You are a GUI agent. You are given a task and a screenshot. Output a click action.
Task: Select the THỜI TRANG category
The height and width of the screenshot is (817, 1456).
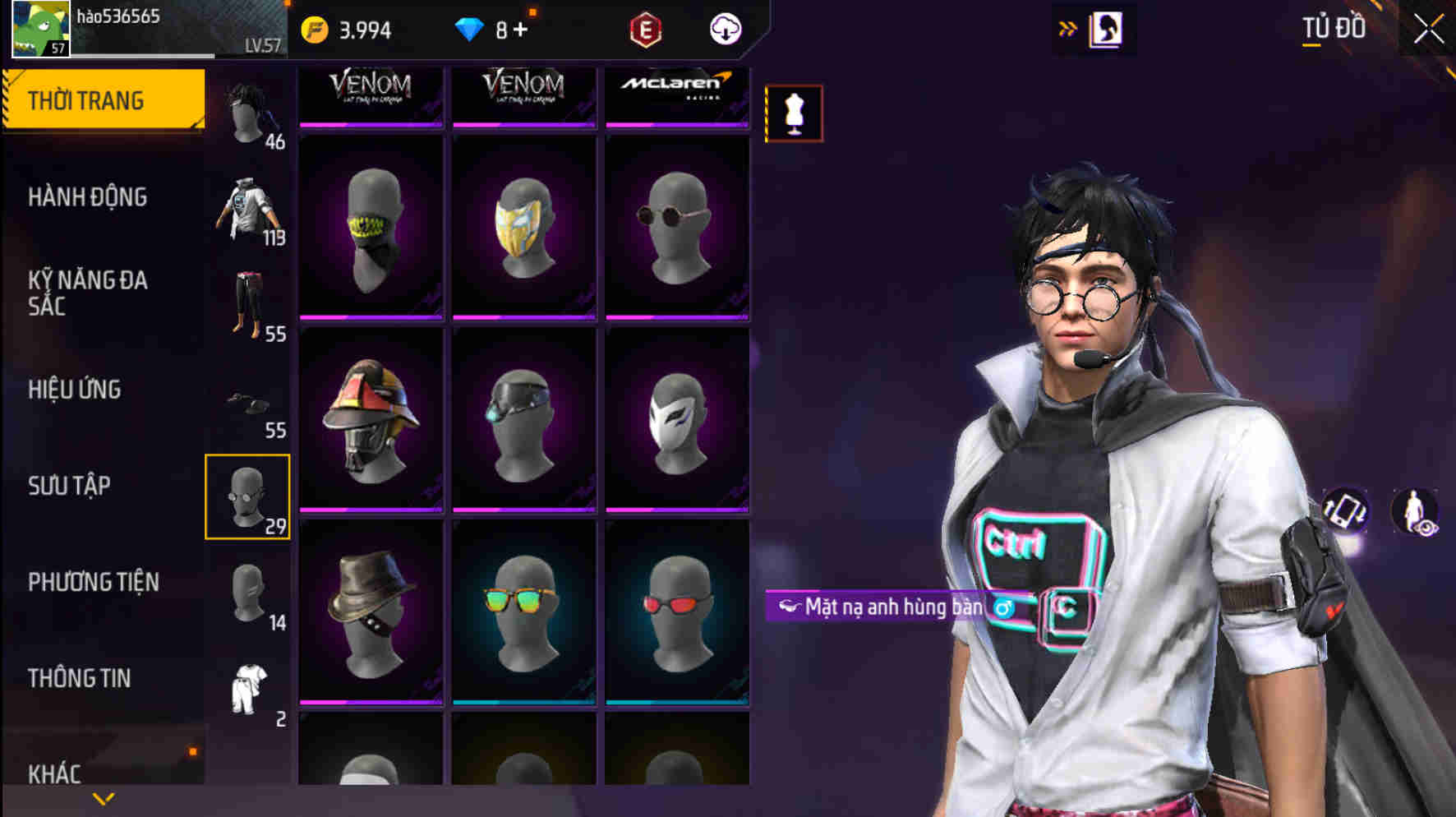(x=85, y=99)
